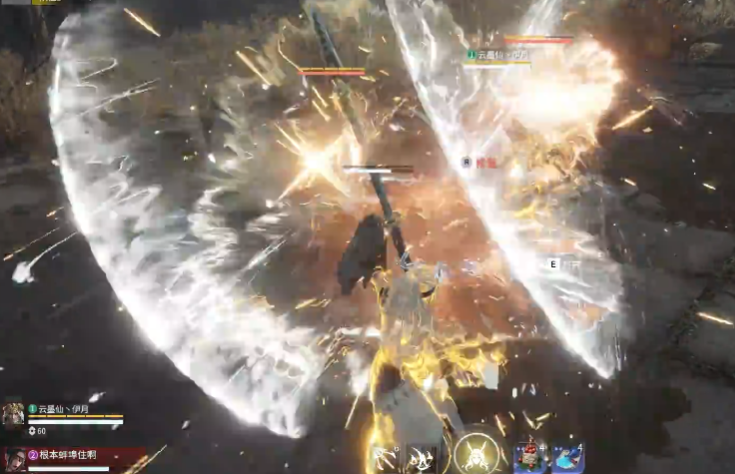The width and height of the screenshot is (735, 474).
Task: Select teammate 1 portrait 云墨仙丶伊月
Action: [x=13, y=416]
